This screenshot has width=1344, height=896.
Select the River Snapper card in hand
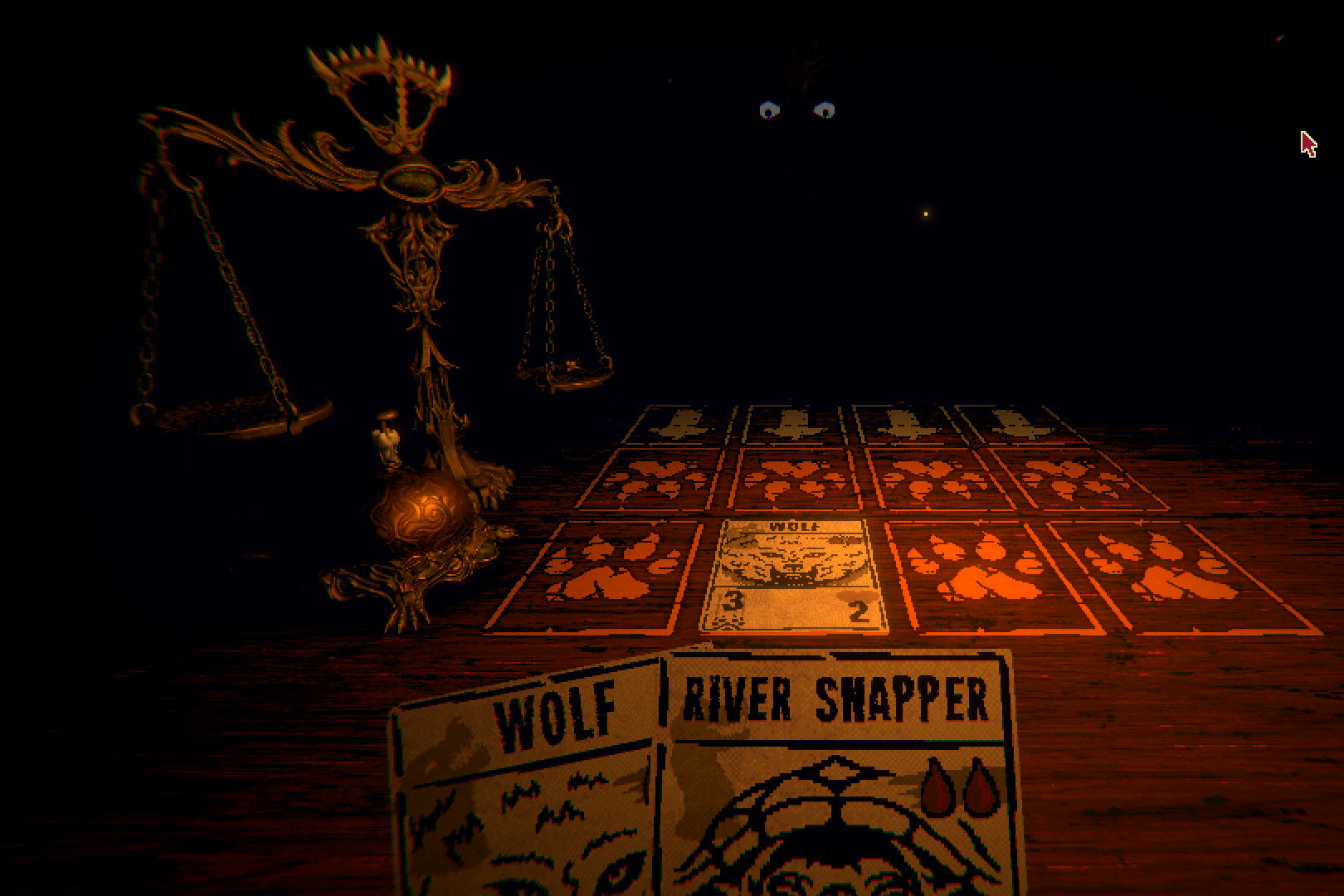(x=838, y=780)
